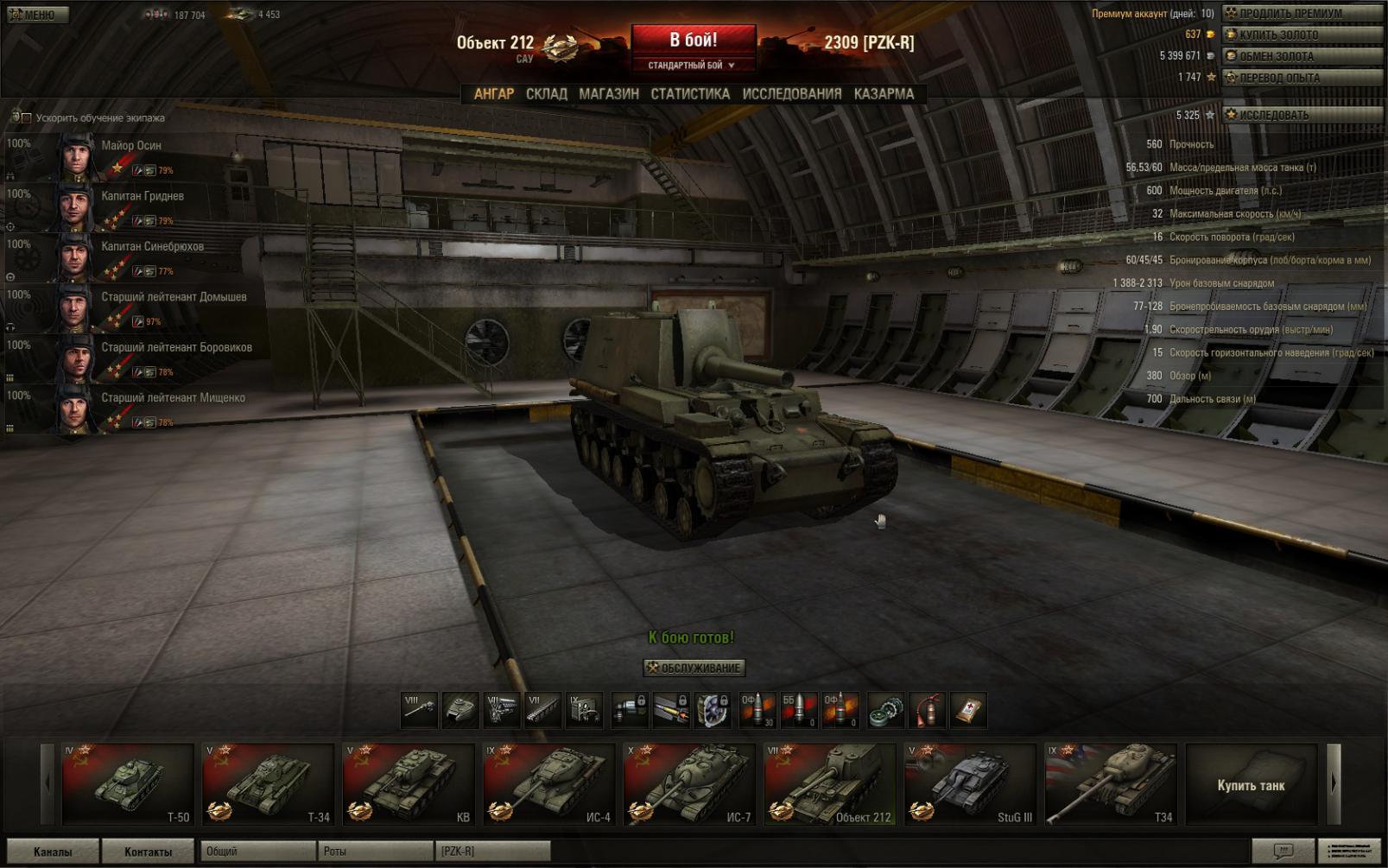Image resolution: width=1388 pixels, height=868 pixels.
Task: Select the ИС-7 tank in carousel
Action: 689,784
